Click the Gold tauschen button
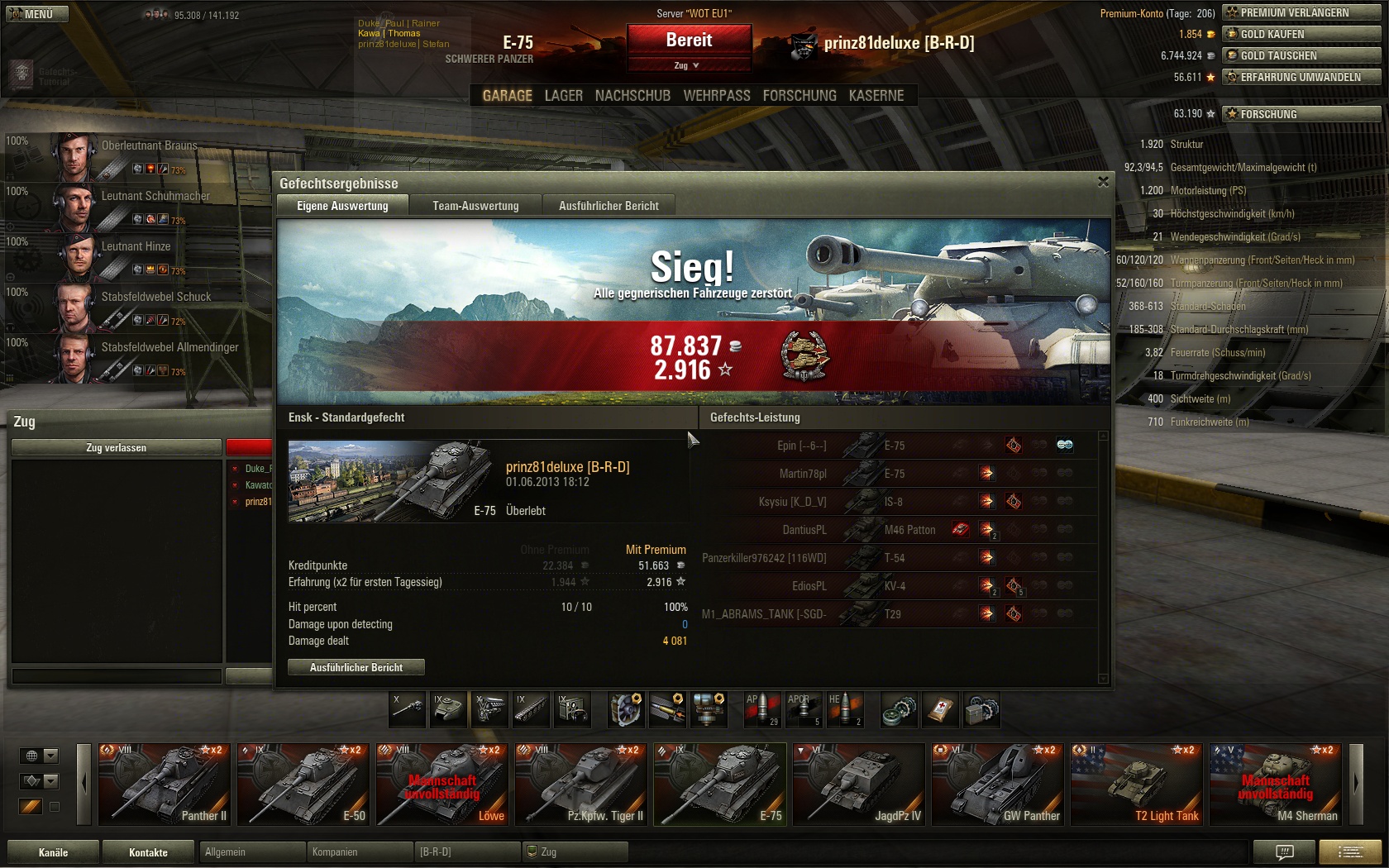The width and height of the screenshot is (1389, 868). (1301, 55)
